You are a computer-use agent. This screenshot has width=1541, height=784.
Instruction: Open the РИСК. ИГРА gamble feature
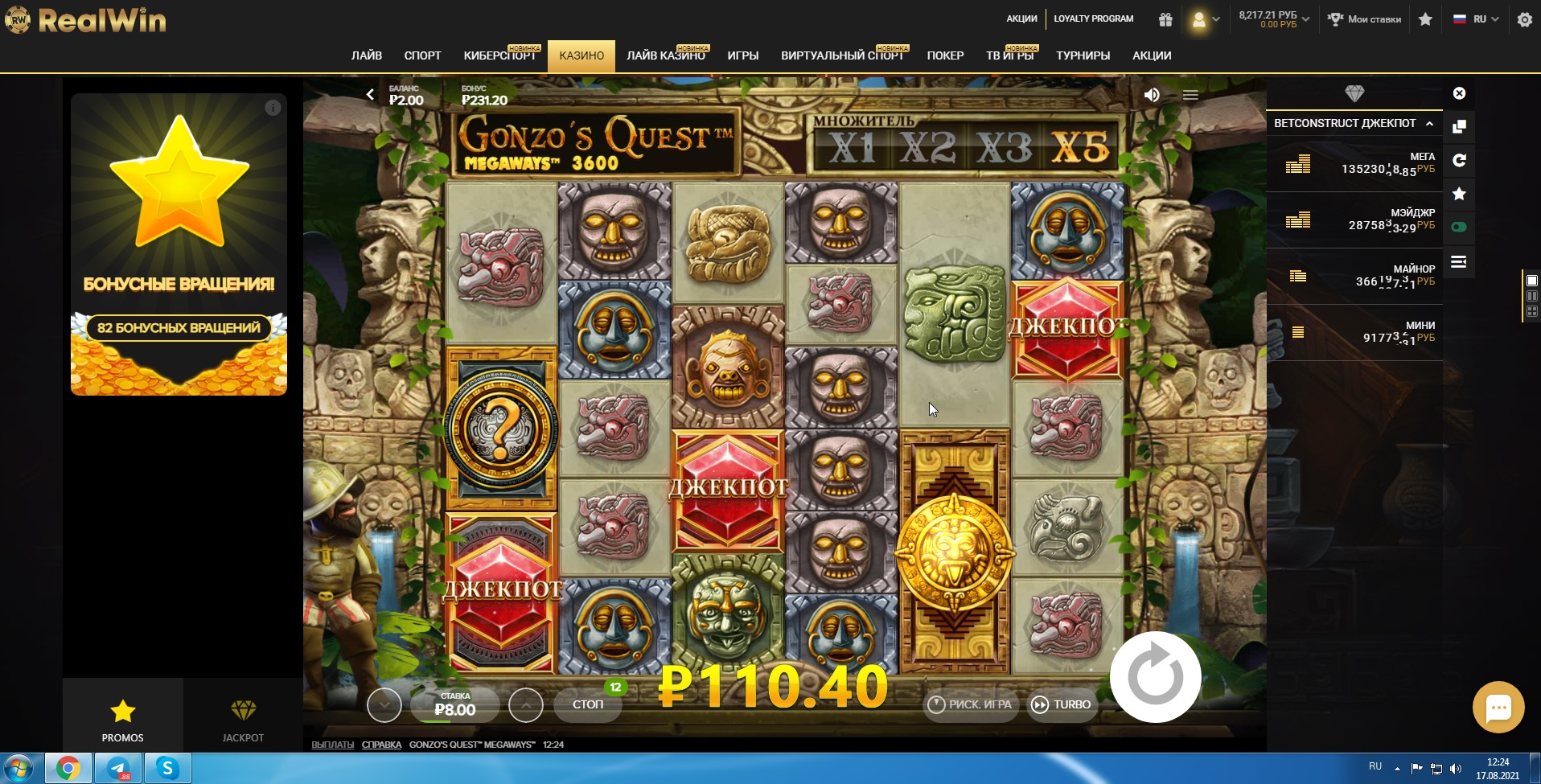971,704
